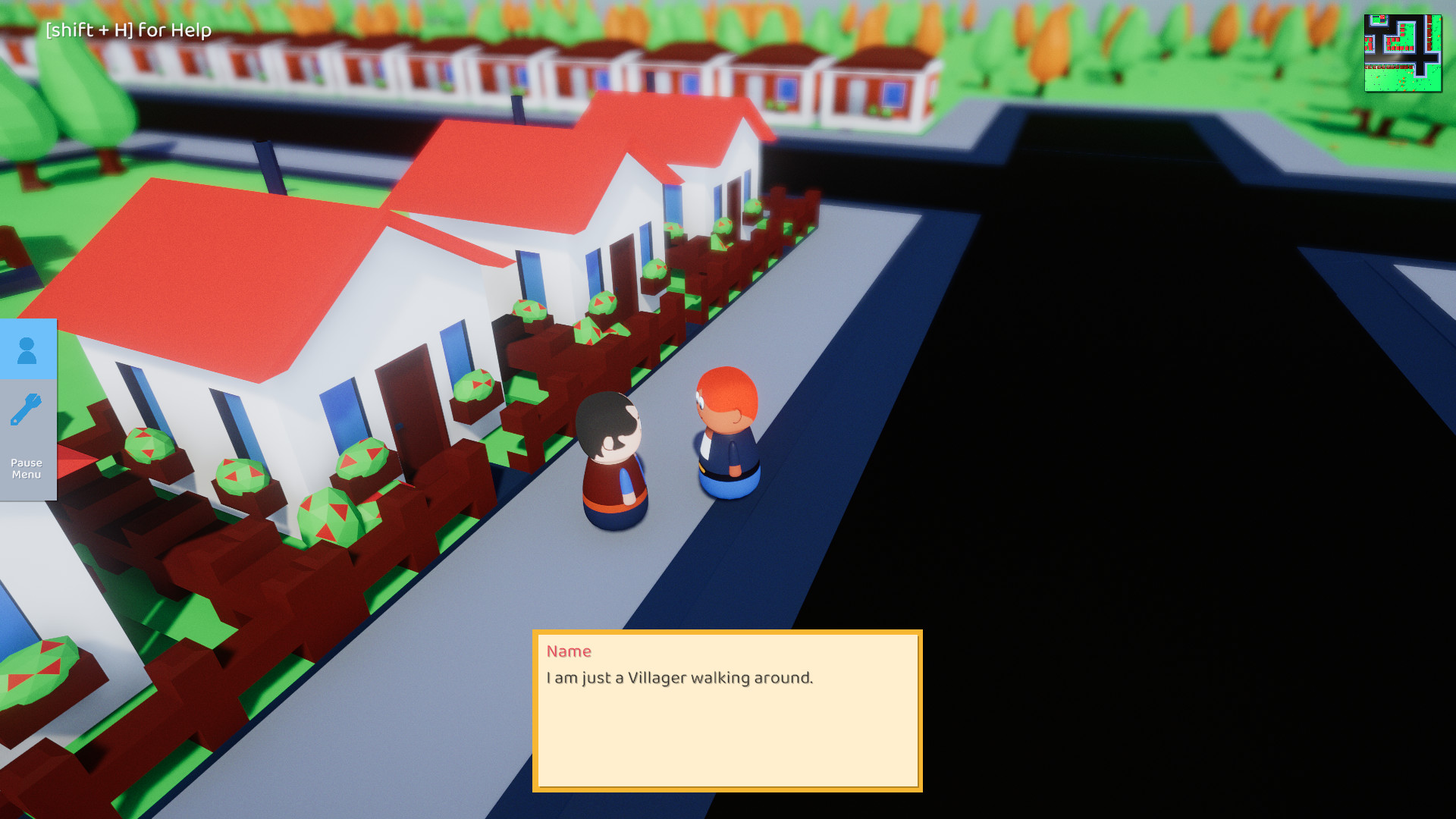The width and height of the screenshot is (1456, 819).
Task: Select the orange-haired villager character
Action: [x=728, y=432]
